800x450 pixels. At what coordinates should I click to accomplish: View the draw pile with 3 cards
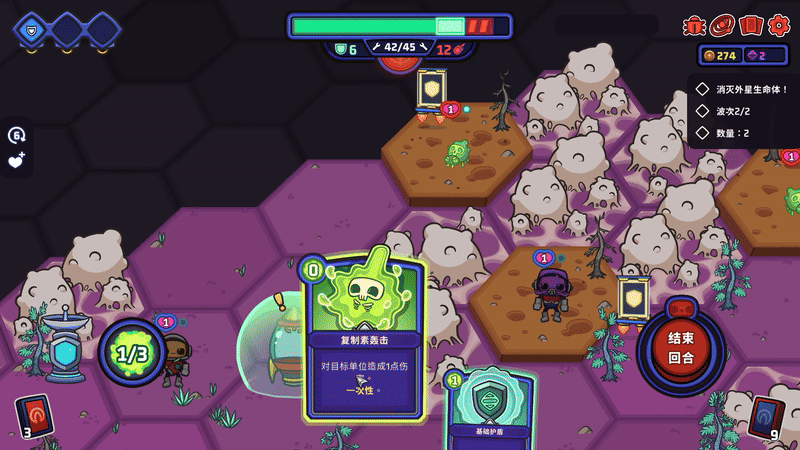(31, 415)
